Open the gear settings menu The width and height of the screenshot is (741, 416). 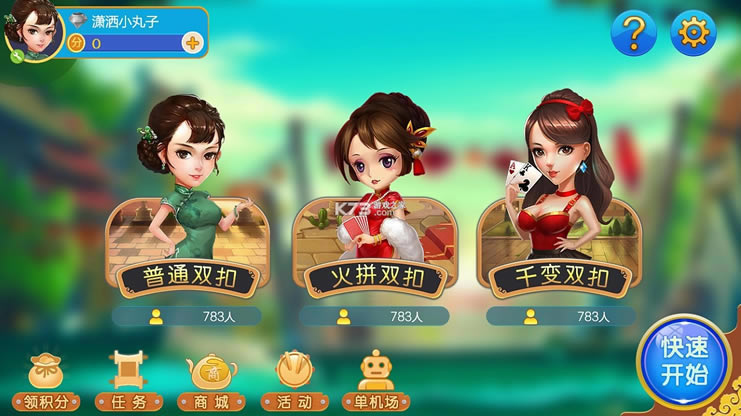[x=692, y=34]
